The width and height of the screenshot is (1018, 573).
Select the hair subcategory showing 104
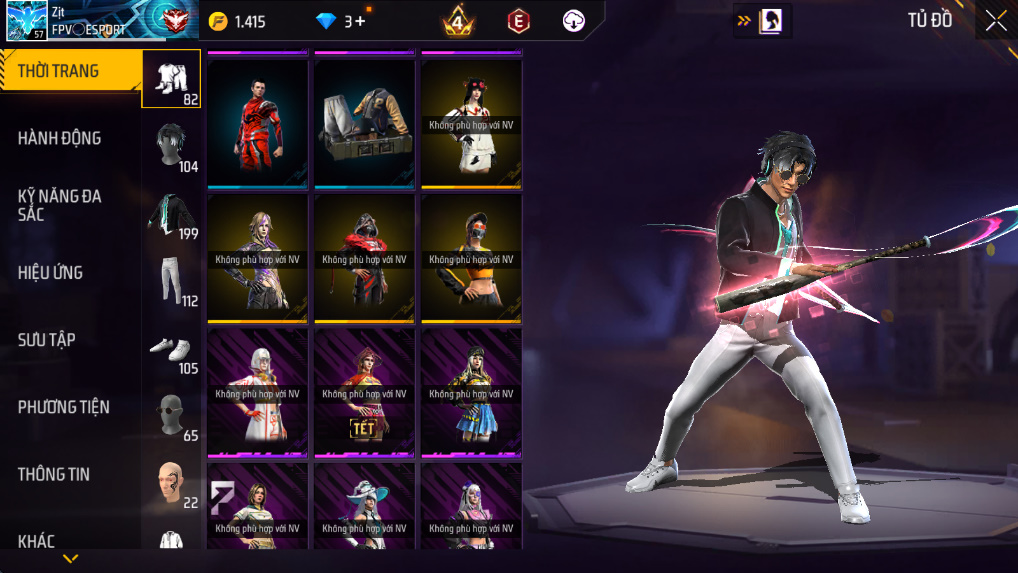pyautogui.click(x=171, y=146)
